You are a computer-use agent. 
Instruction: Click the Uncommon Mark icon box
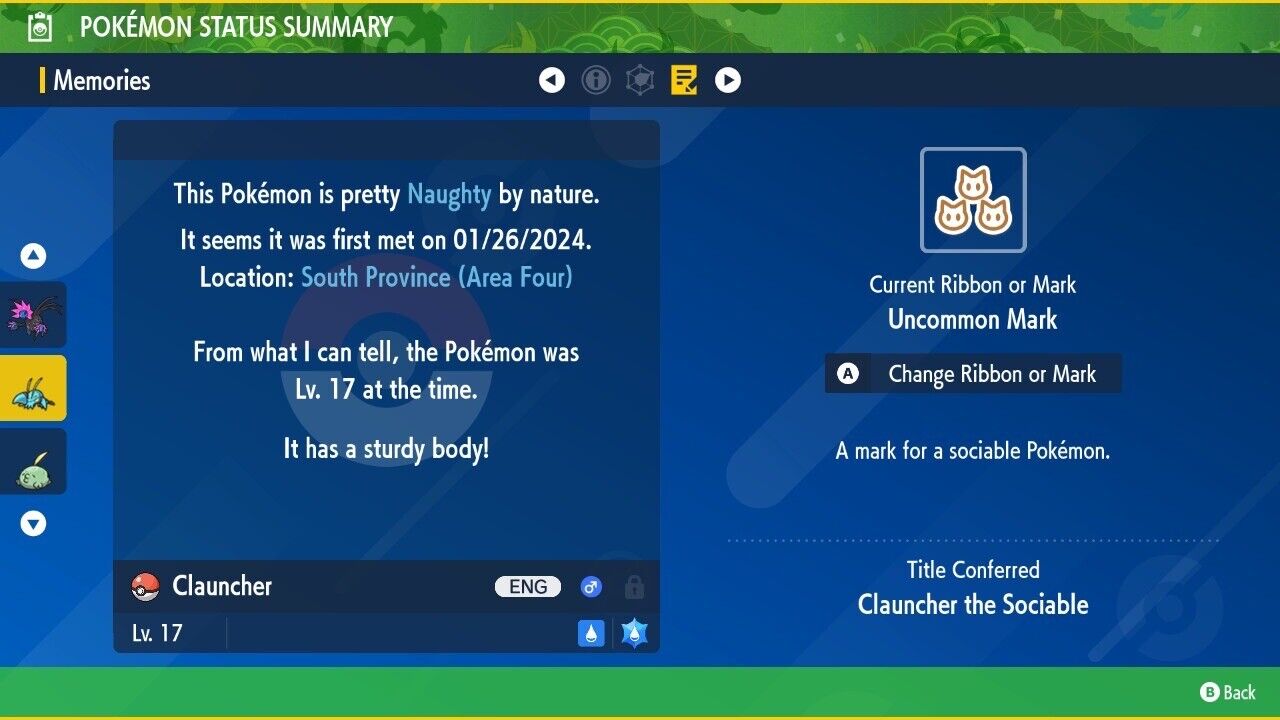coord(973,200)
